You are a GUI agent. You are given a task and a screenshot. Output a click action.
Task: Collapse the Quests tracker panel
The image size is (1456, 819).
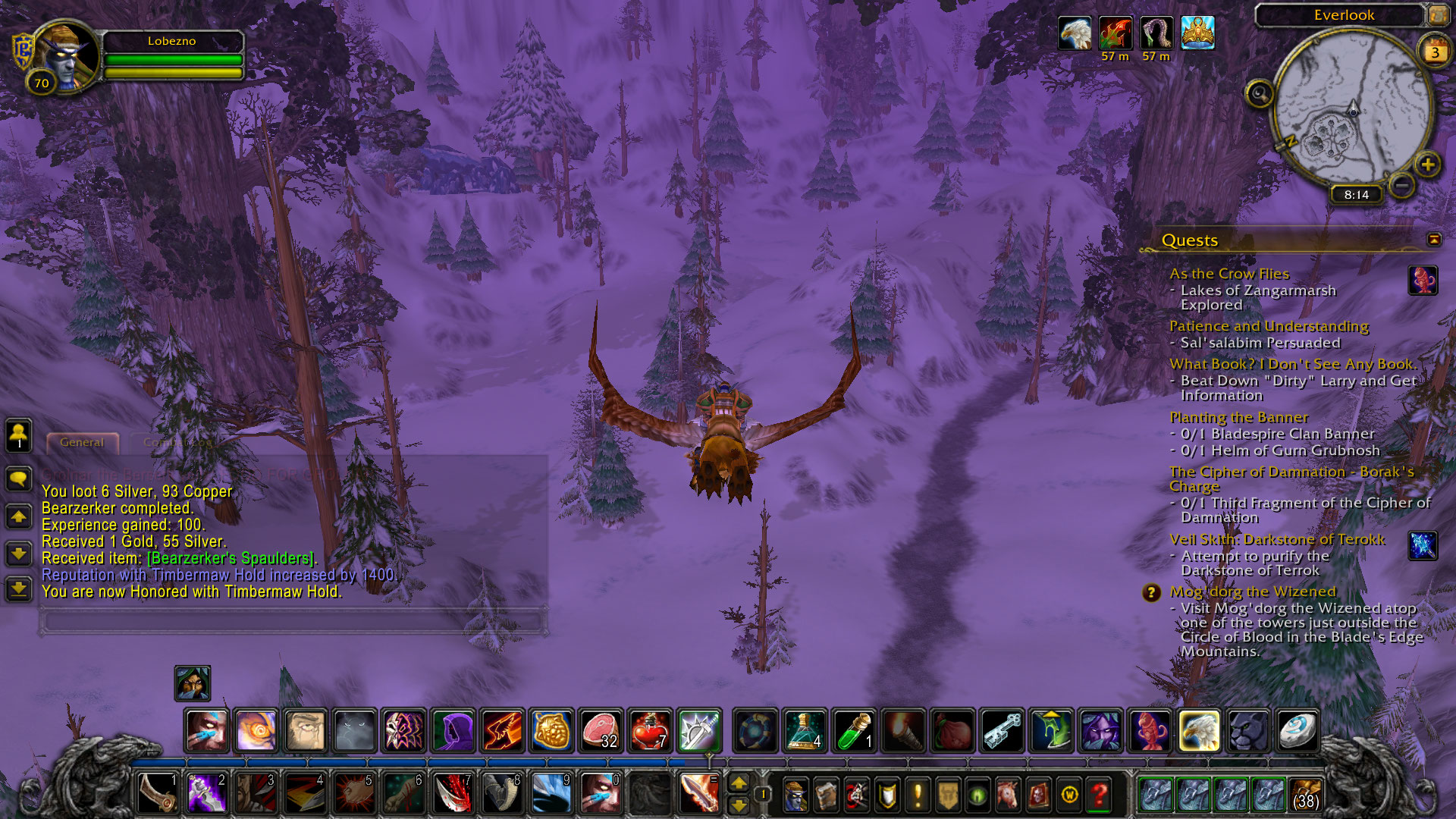[x=1433, y=240]
